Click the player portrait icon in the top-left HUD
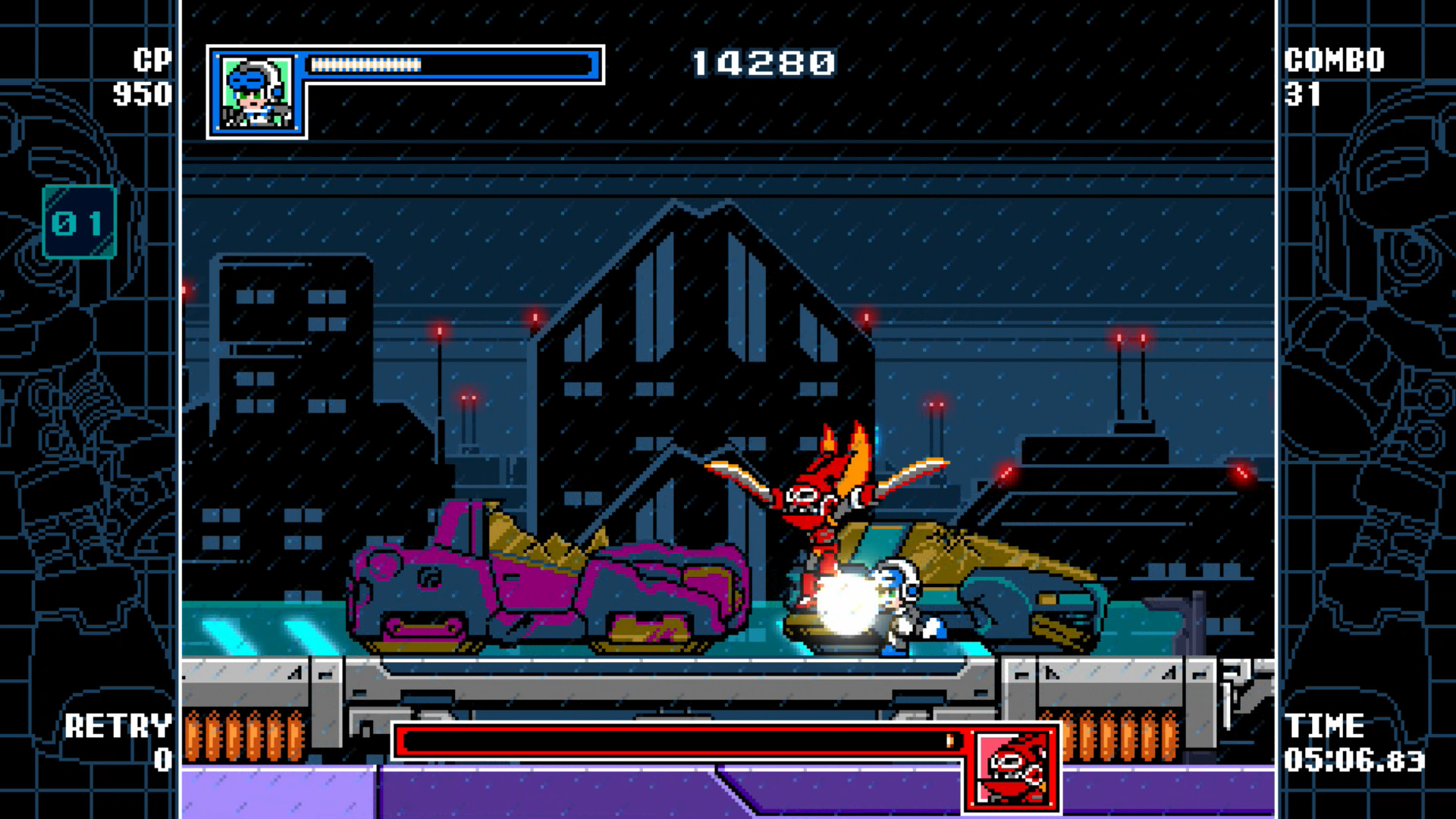 (256, 91)
